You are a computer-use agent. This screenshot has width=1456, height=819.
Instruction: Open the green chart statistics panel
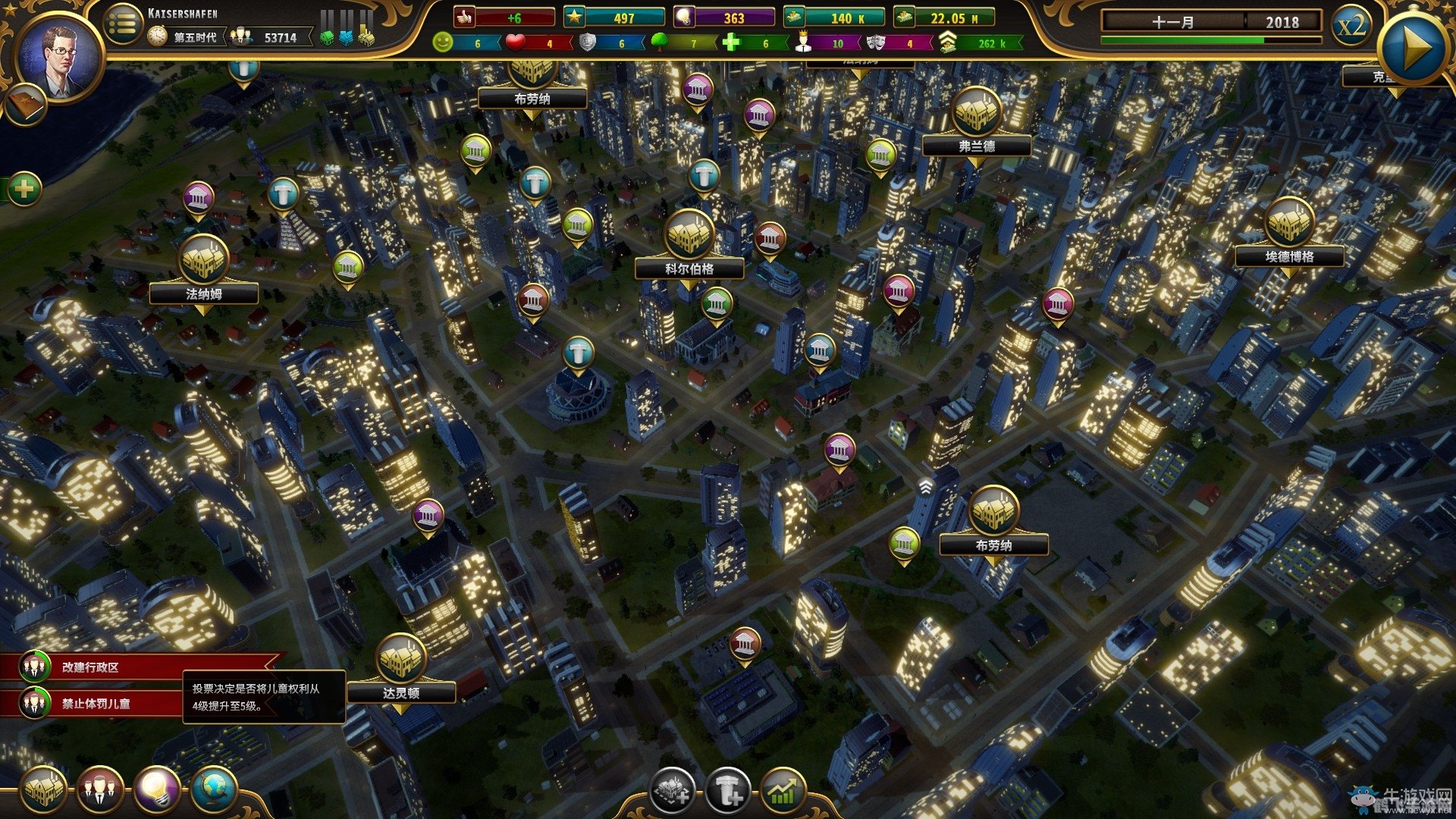click(x=783, y=792)
